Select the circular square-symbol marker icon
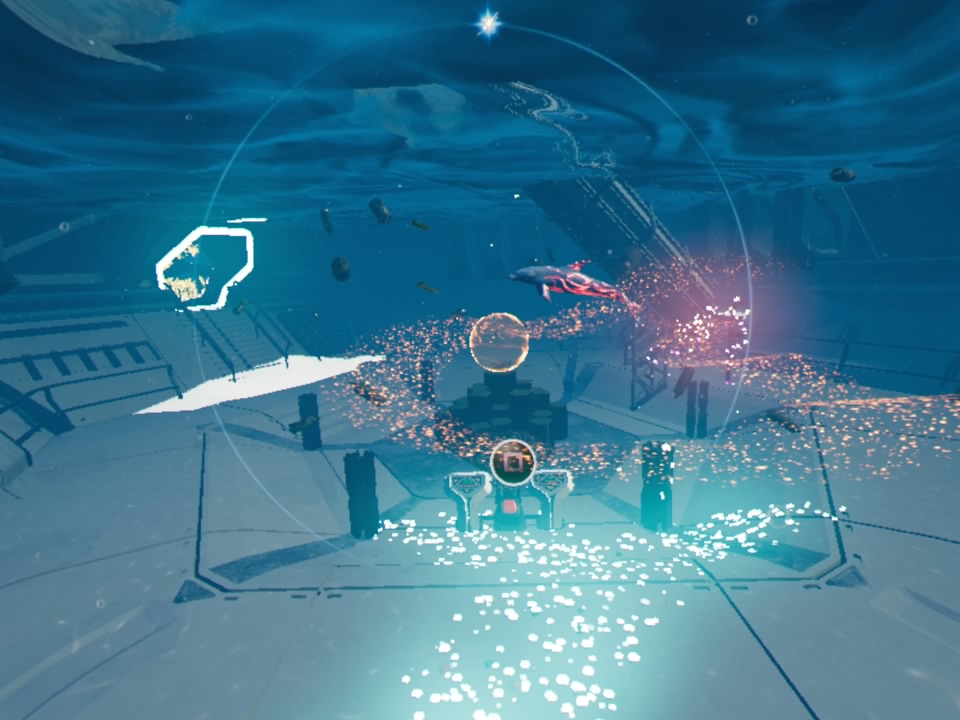Image resolution: width=960 pixels, height=720 pixels. [513, 461]
